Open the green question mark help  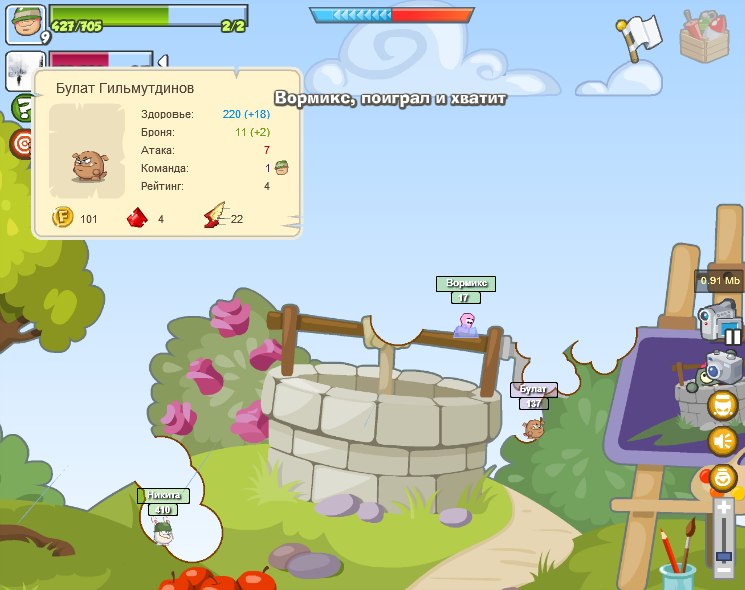pyautogui.click(x=22, y=107)
